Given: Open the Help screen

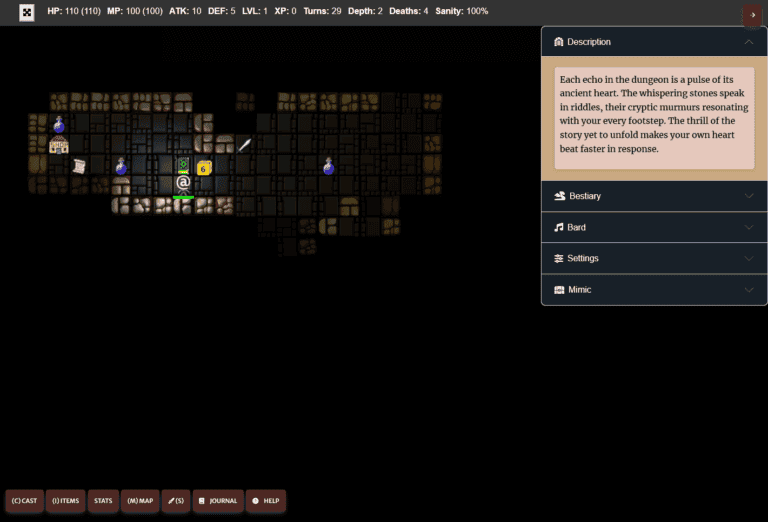Looking at the screenshot, I should click(266, 500).
